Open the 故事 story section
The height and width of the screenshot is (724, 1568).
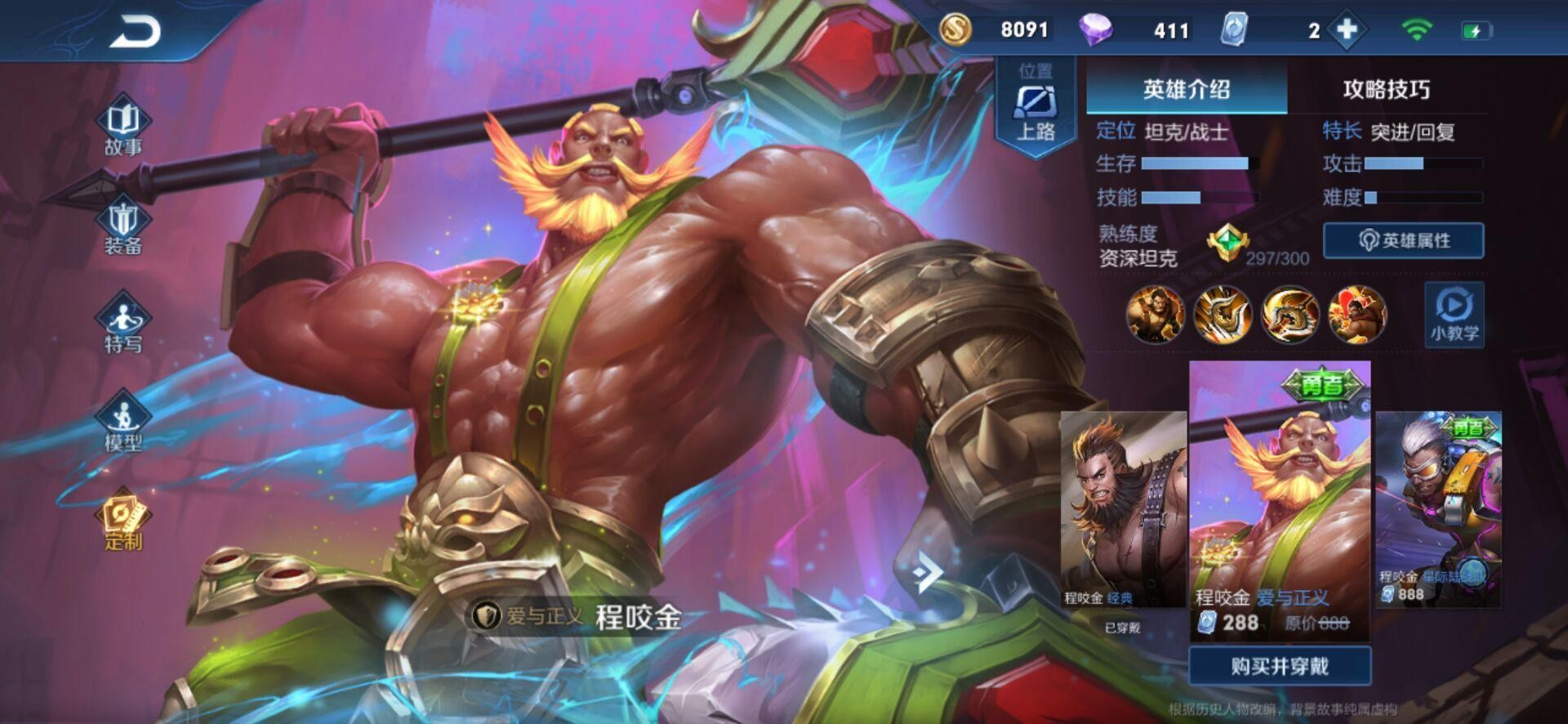tap(123, 128)
